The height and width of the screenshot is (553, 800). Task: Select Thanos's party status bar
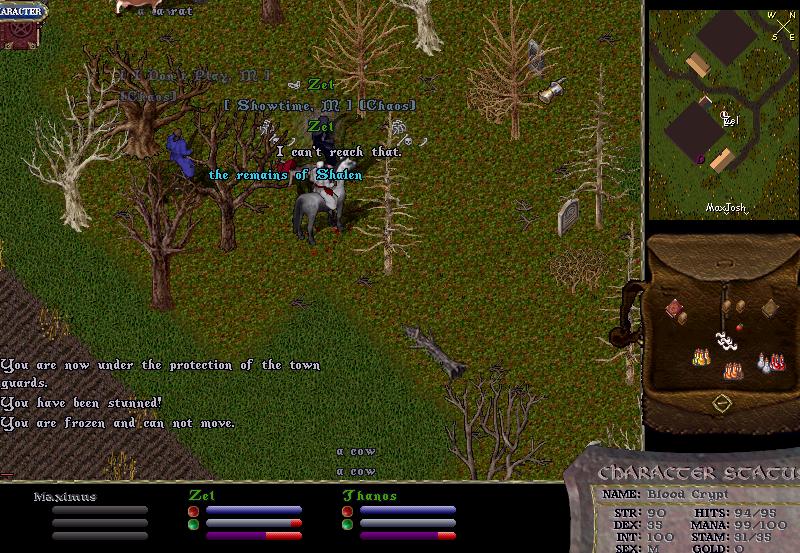(406, 508)
